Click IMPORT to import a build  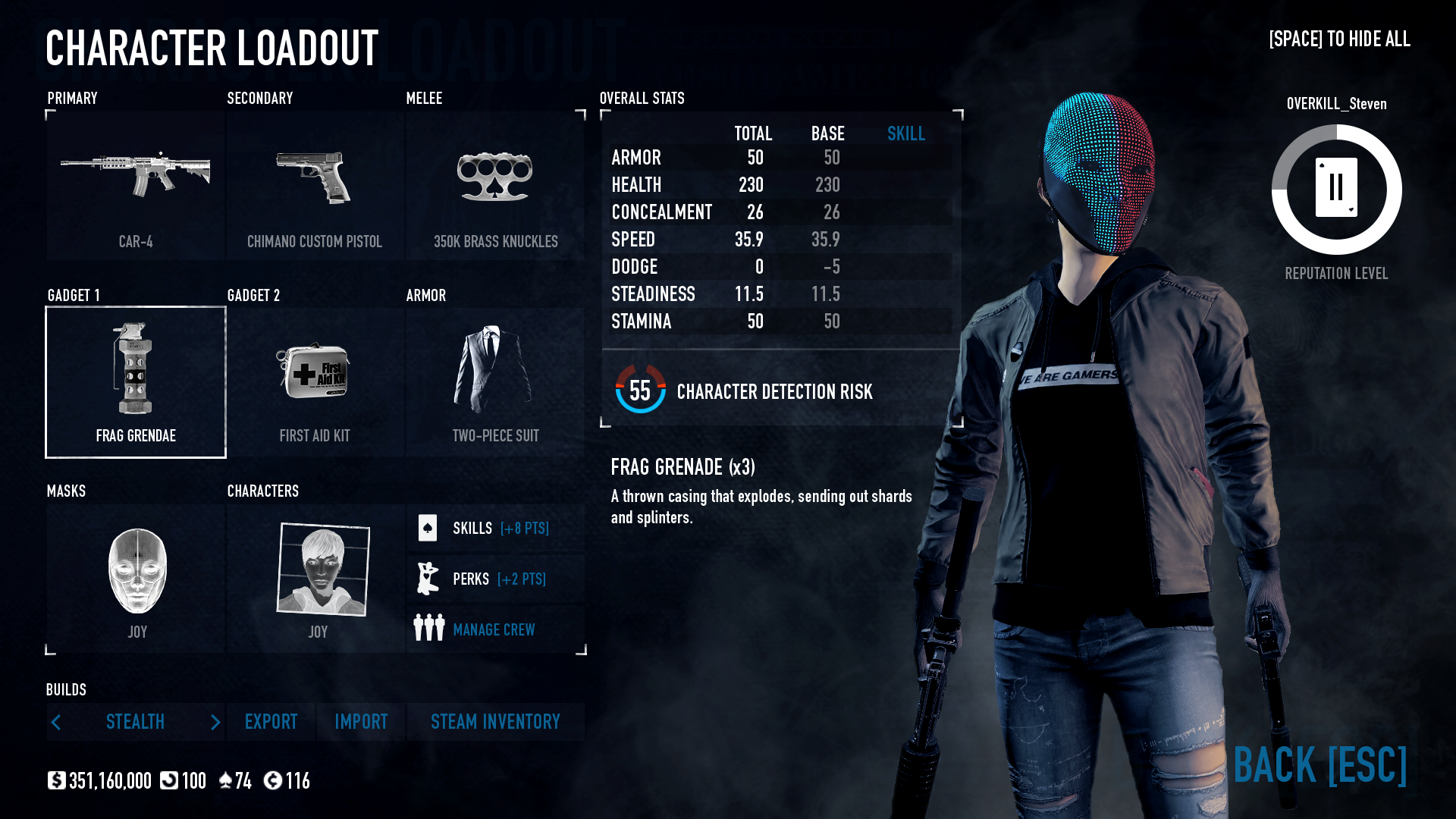tap(360, 722)
